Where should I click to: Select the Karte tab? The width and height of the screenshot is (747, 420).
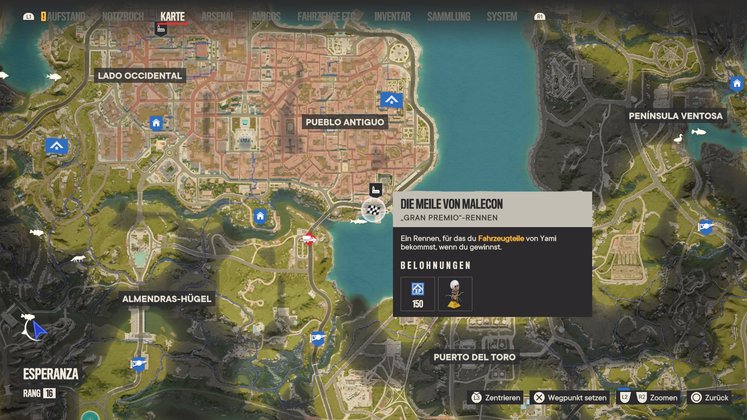[x=173, y=17]
